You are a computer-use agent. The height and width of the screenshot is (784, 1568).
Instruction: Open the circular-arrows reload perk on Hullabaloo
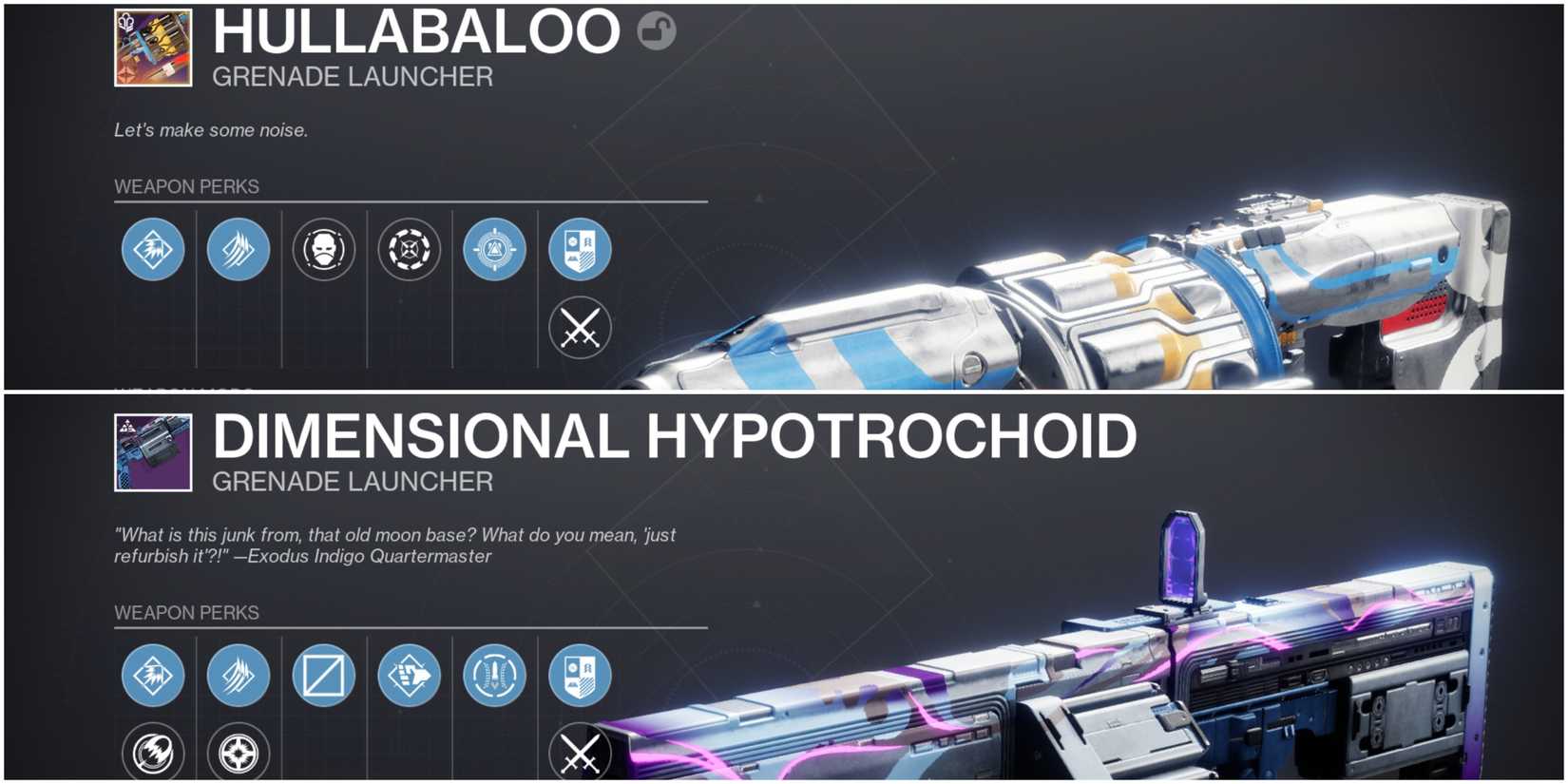(410, 249)
